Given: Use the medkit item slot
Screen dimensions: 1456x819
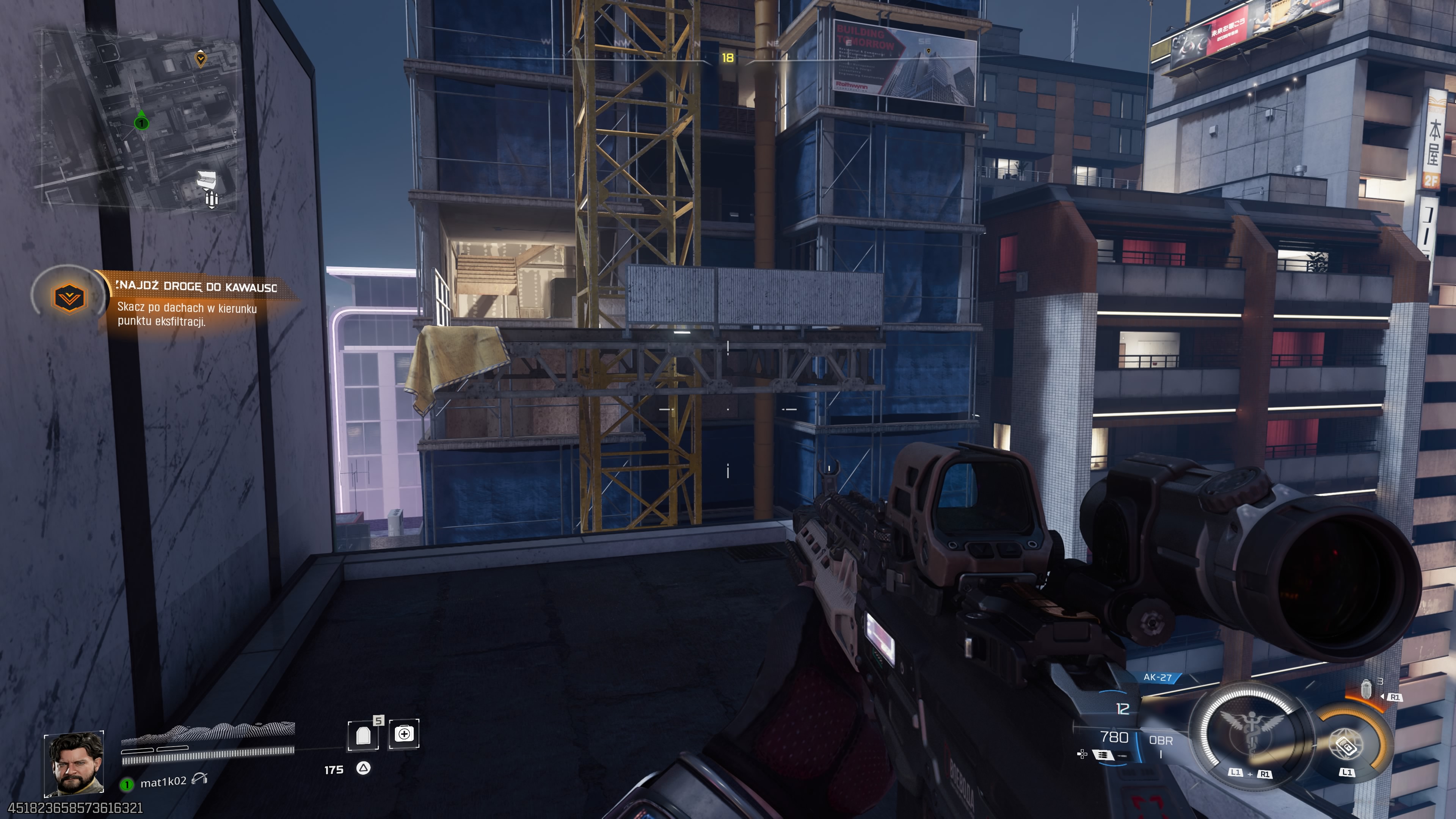Looking at the screenshot, I should [403, 734].
